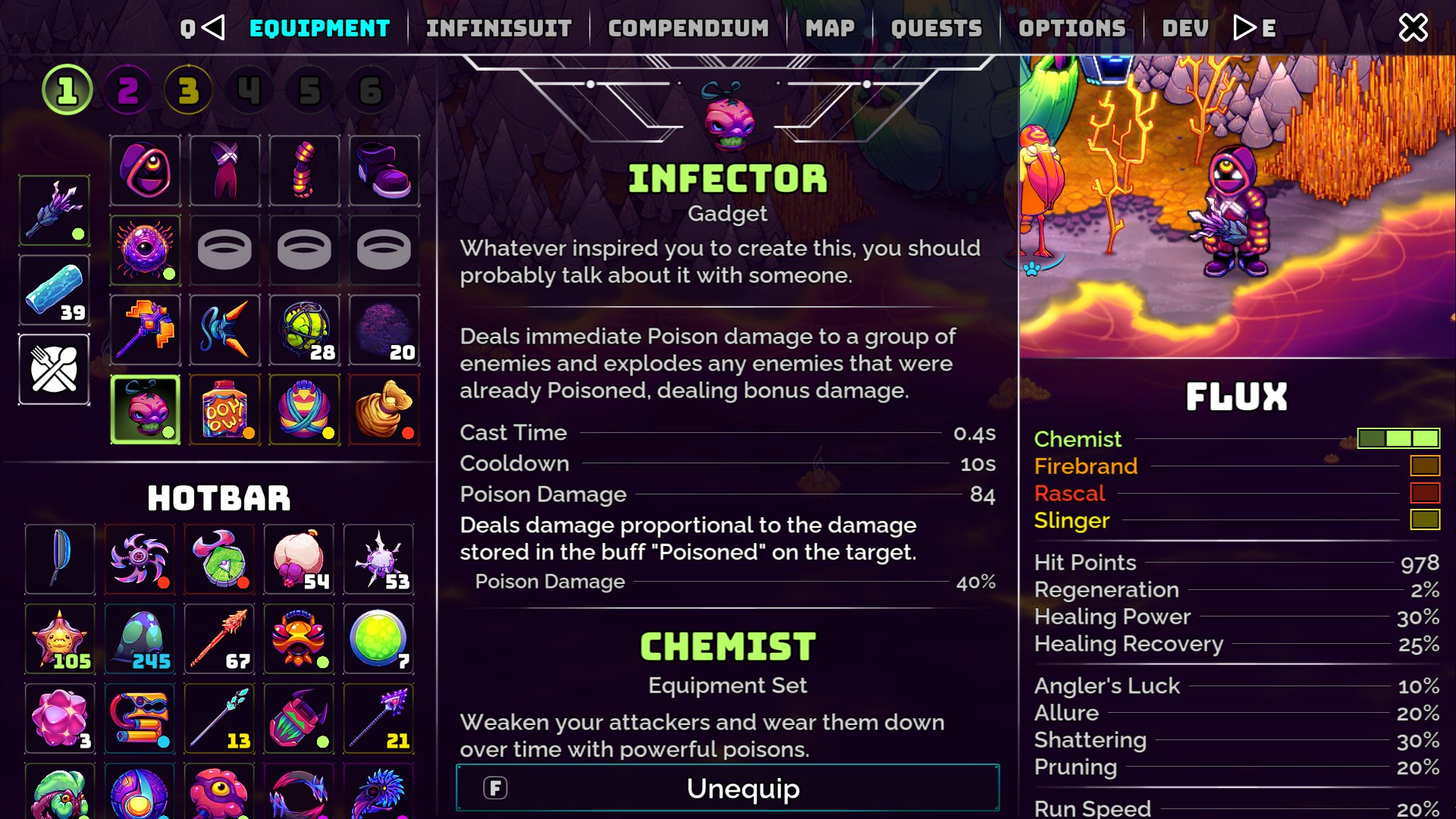The height and width of the screenshot is (819, 1456).
Task: Select the hooded helmet equipment item
Action: click(x=145, y=171)
